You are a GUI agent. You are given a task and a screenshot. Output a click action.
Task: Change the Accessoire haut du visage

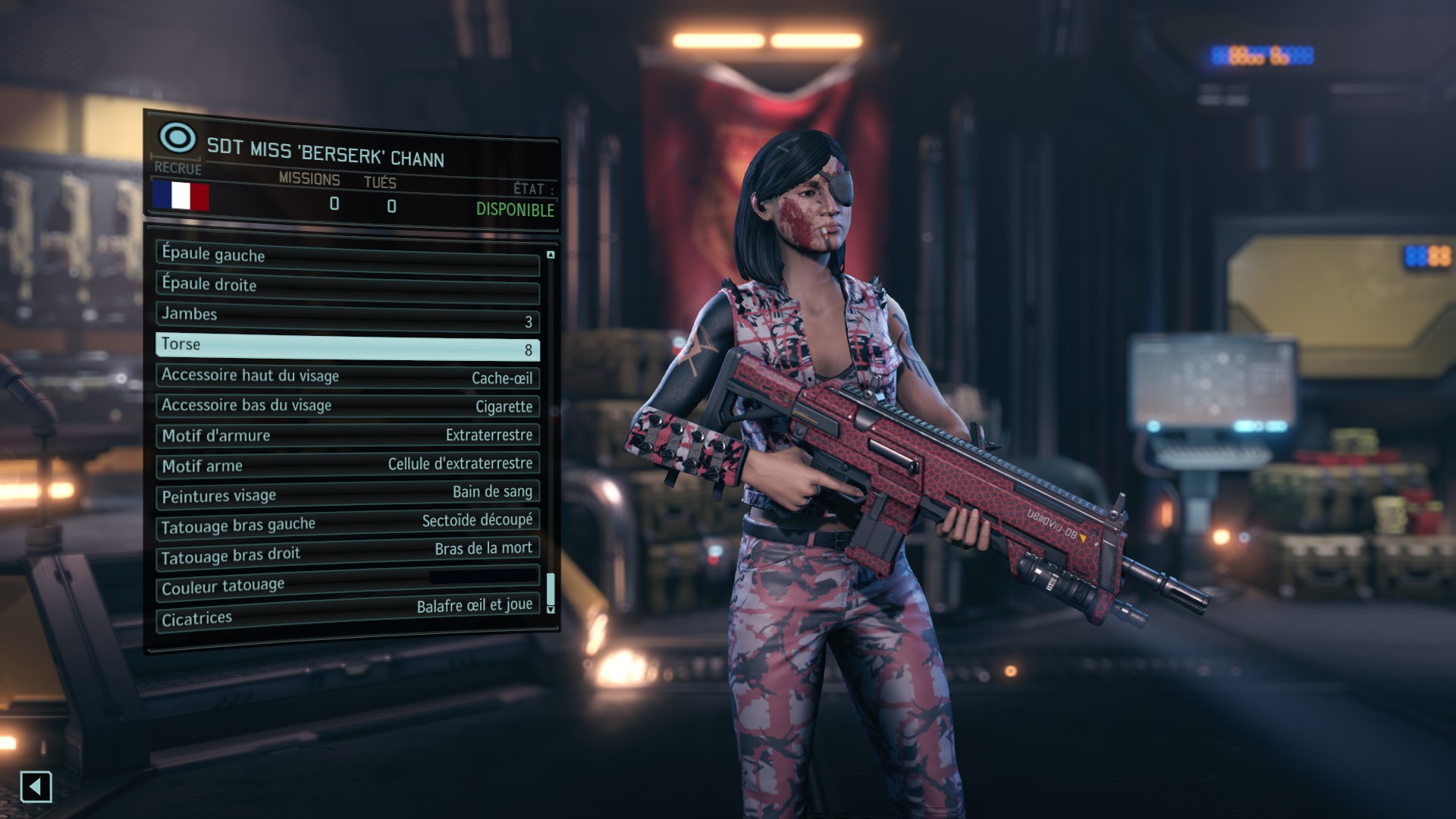[x=347, y=376]
